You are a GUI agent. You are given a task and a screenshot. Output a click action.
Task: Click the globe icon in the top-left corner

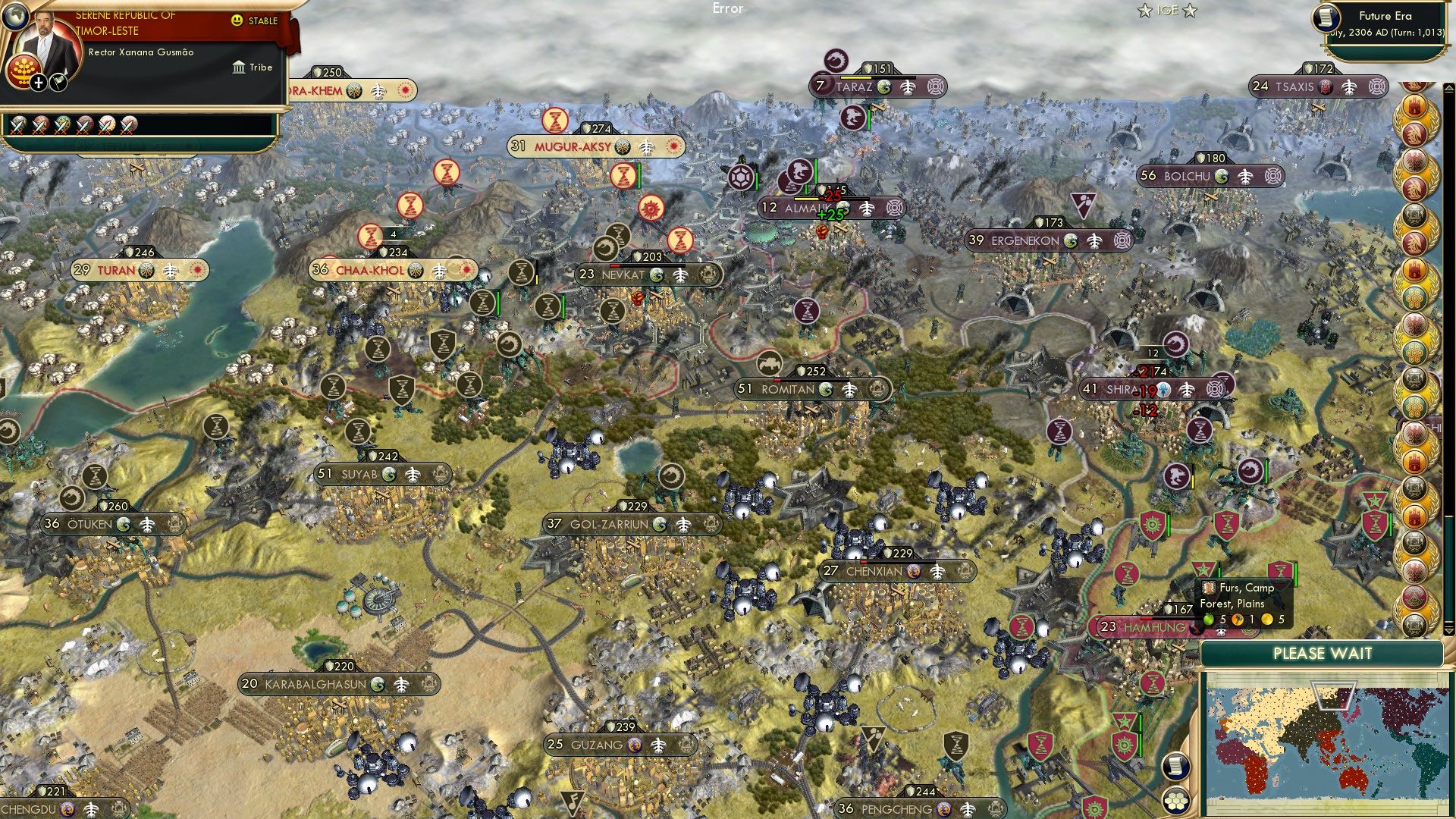pos(16,17)
